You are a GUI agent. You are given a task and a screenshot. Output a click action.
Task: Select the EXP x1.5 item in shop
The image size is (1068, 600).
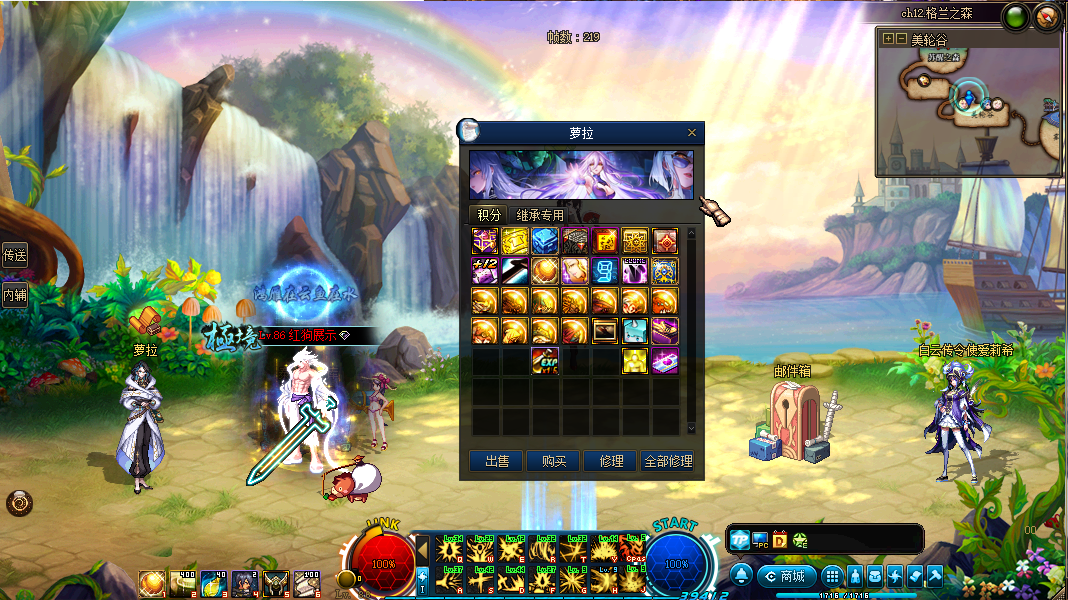click(x=545, y=361)
